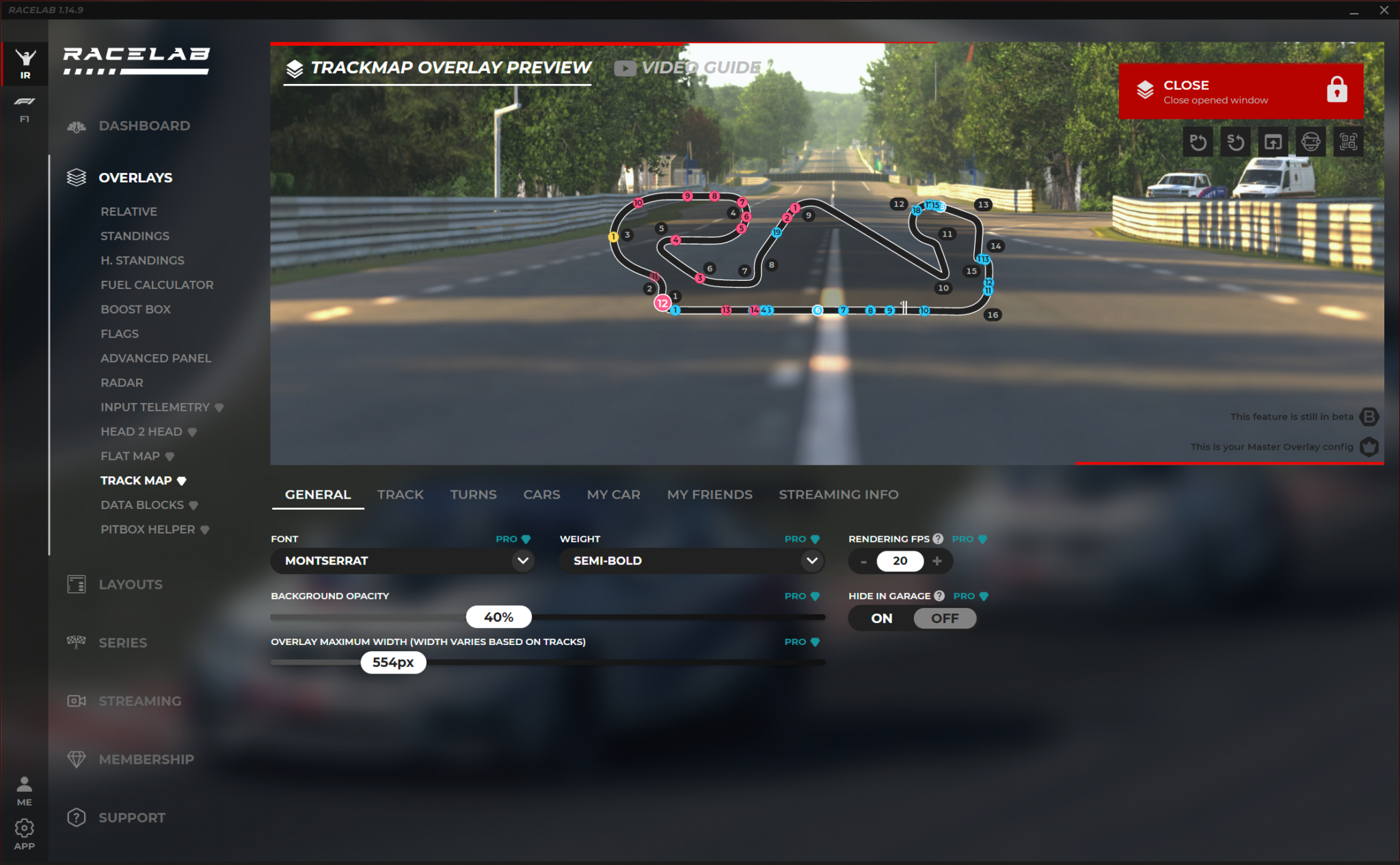The width and height of the screenshot is (1400, 865).
Task: Select the Dashboard icon in the sidebar
Action: 76,126
